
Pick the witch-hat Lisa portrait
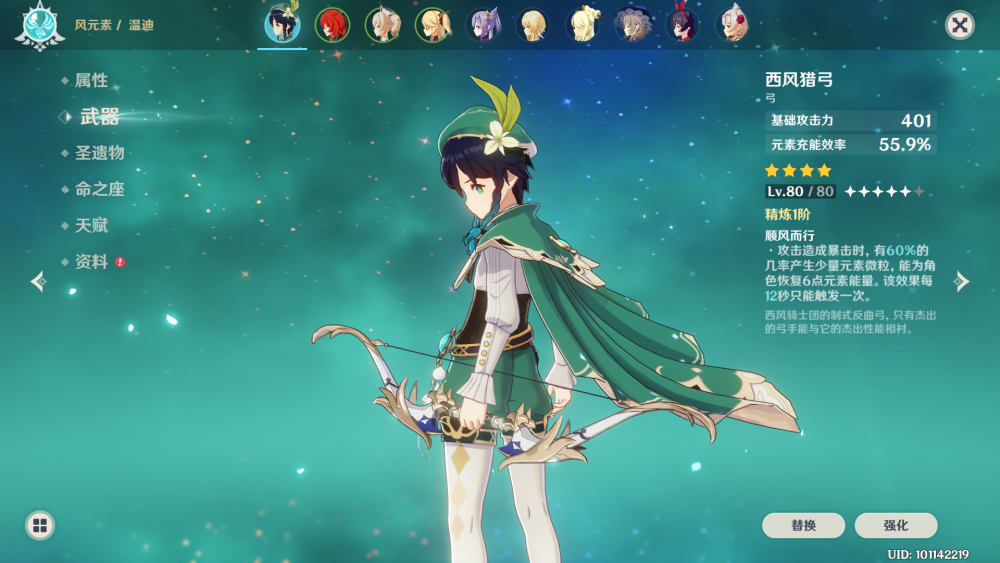632,25
